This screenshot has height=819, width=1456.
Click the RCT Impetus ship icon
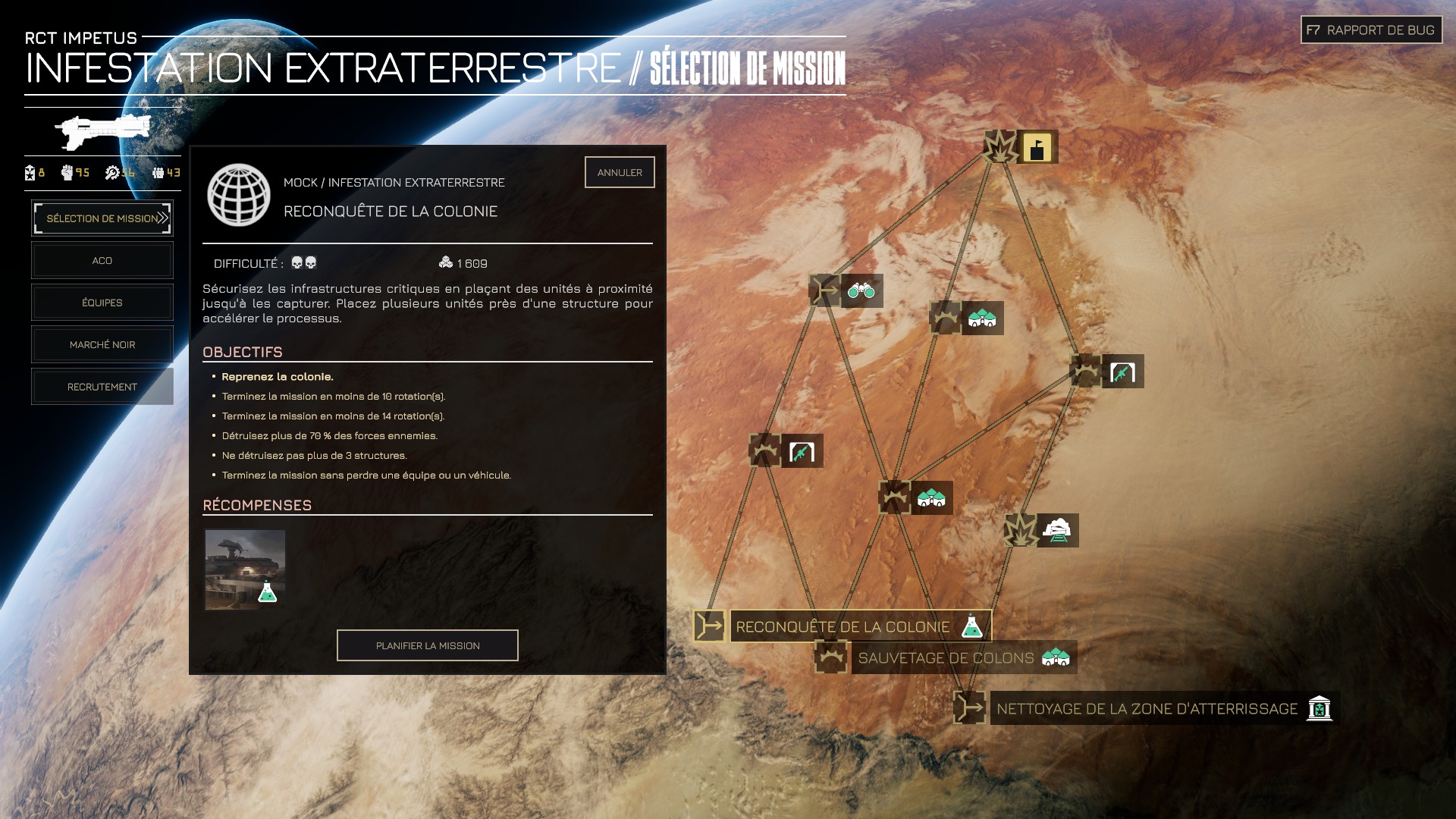(x=102, y=132)
